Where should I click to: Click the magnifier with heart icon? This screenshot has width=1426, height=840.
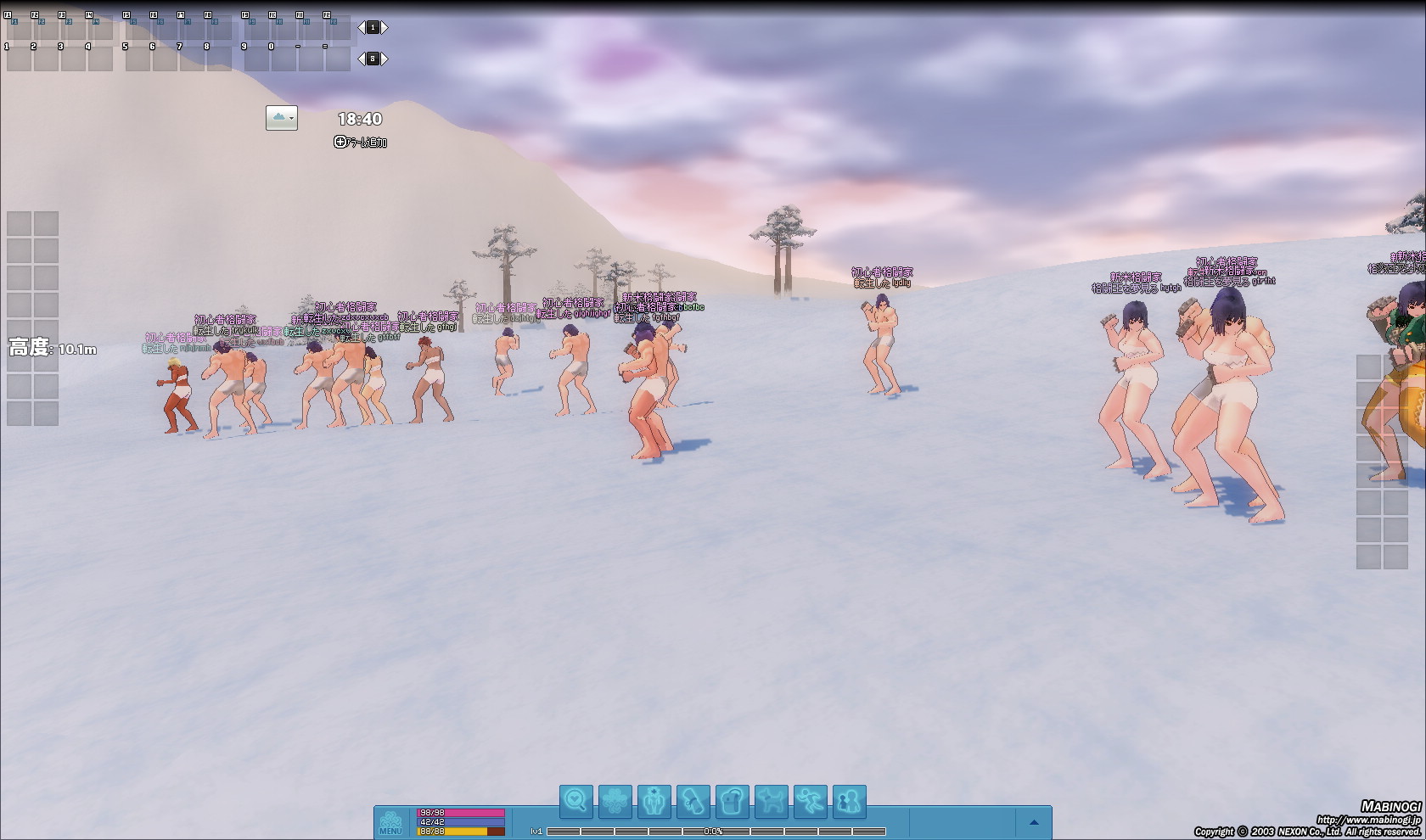coord(575,801)
